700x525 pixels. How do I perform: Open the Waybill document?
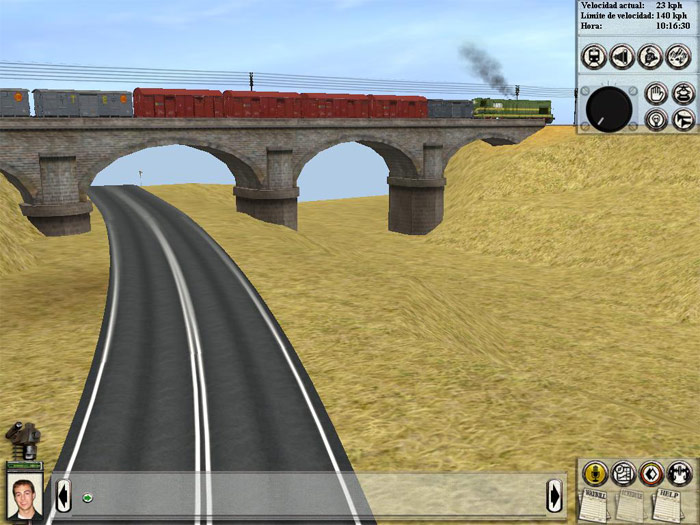tap(594, 504)
